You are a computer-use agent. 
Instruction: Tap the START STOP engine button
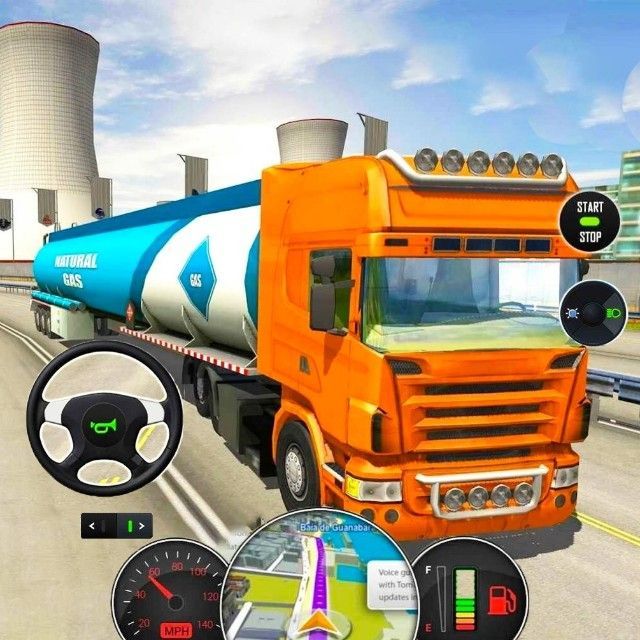click(x=589, y=220)
